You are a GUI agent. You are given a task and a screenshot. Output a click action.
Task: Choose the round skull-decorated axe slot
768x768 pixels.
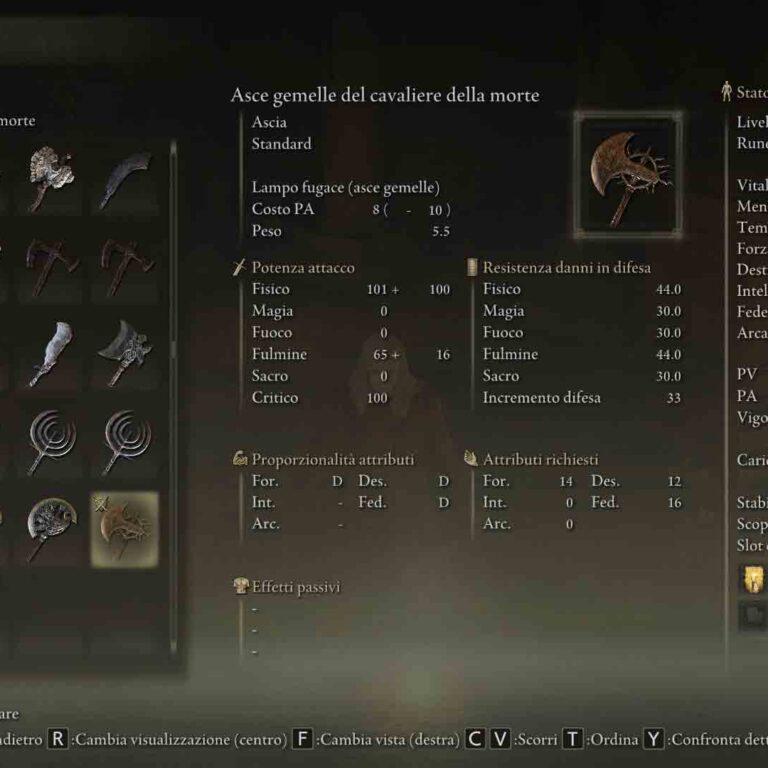tap(50, 526)
